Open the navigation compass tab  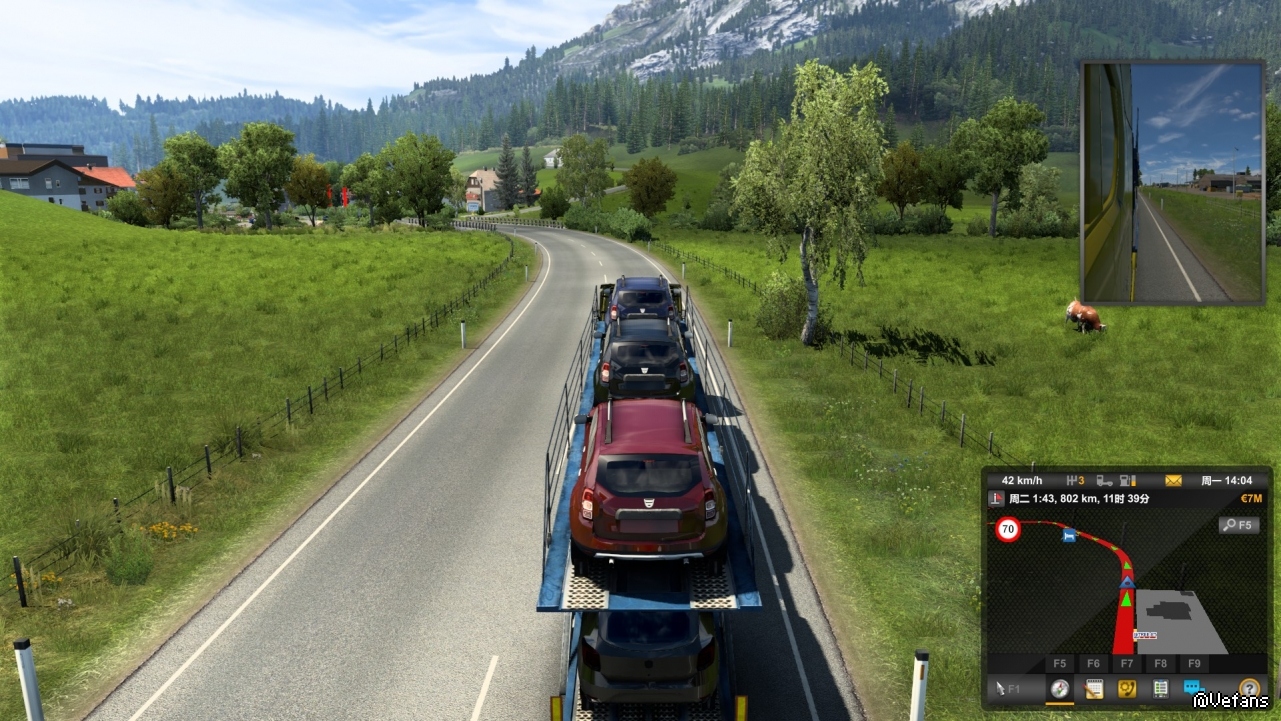pyautogui.click(x=1059, y=688)
